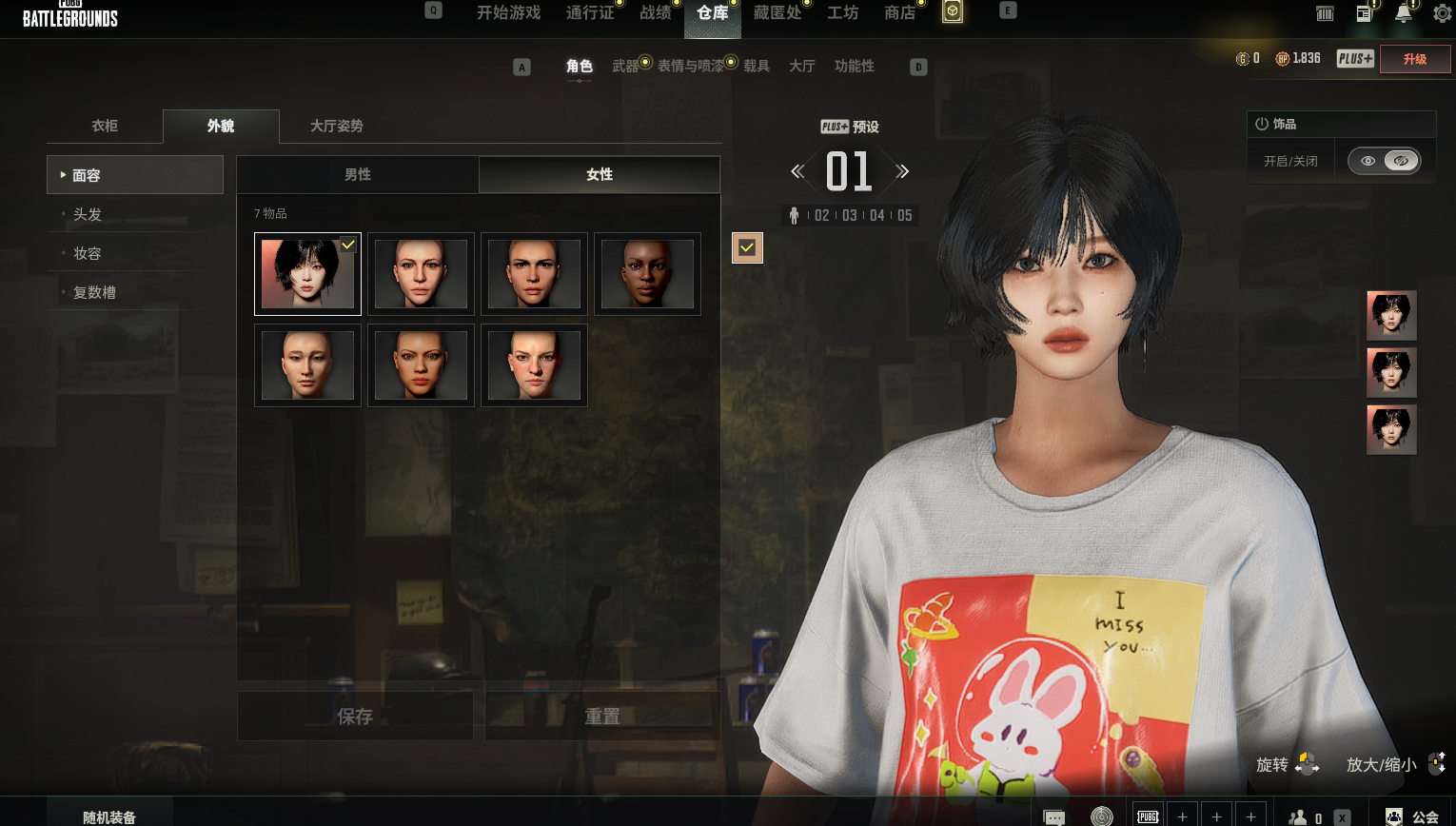
Task: Open the 随机装备 random equipment option
Action: [109, 816]
